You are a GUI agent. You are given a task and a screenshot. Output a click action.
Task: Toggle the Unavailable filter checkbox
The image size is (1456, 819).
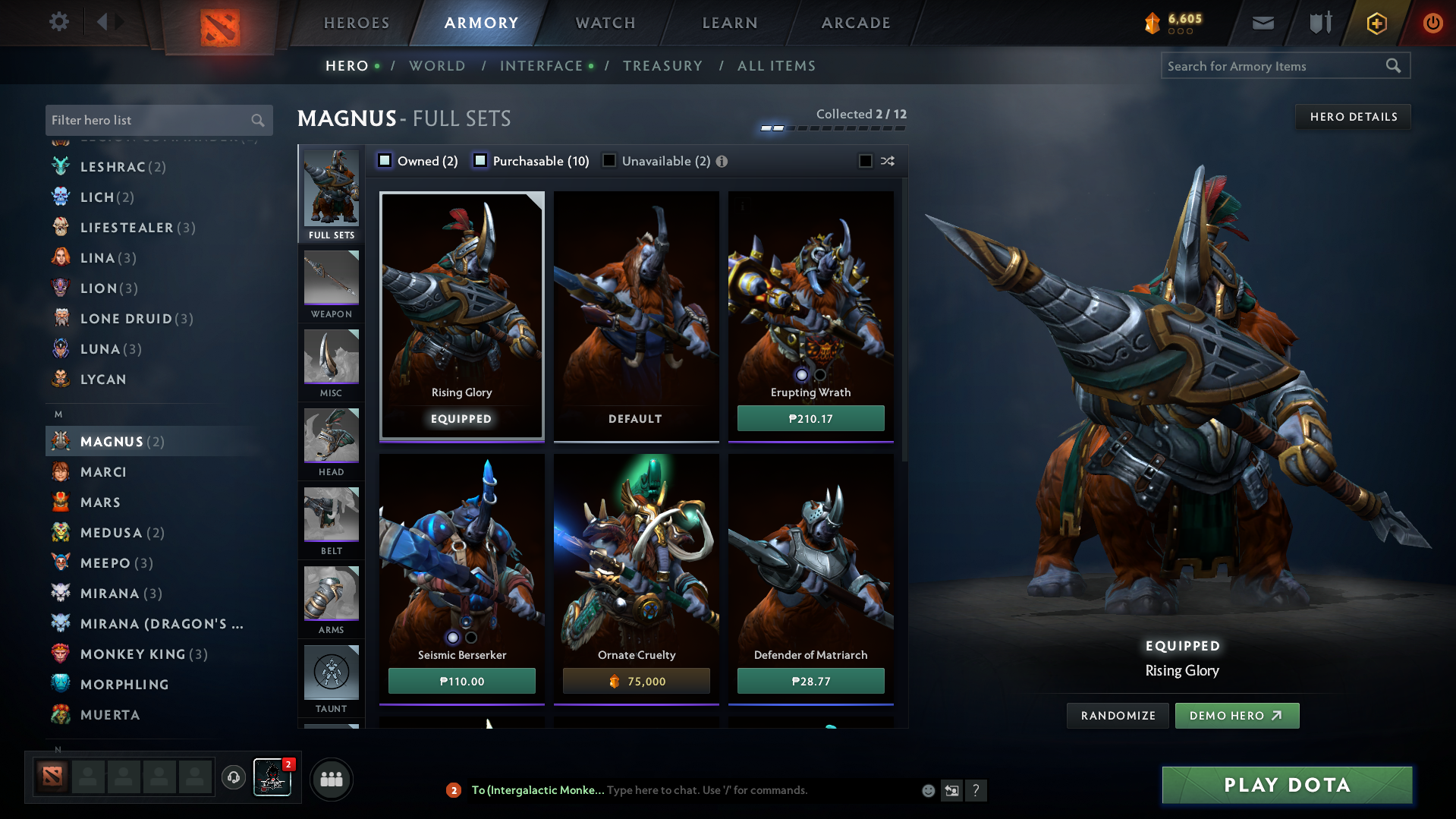(609, 161)
